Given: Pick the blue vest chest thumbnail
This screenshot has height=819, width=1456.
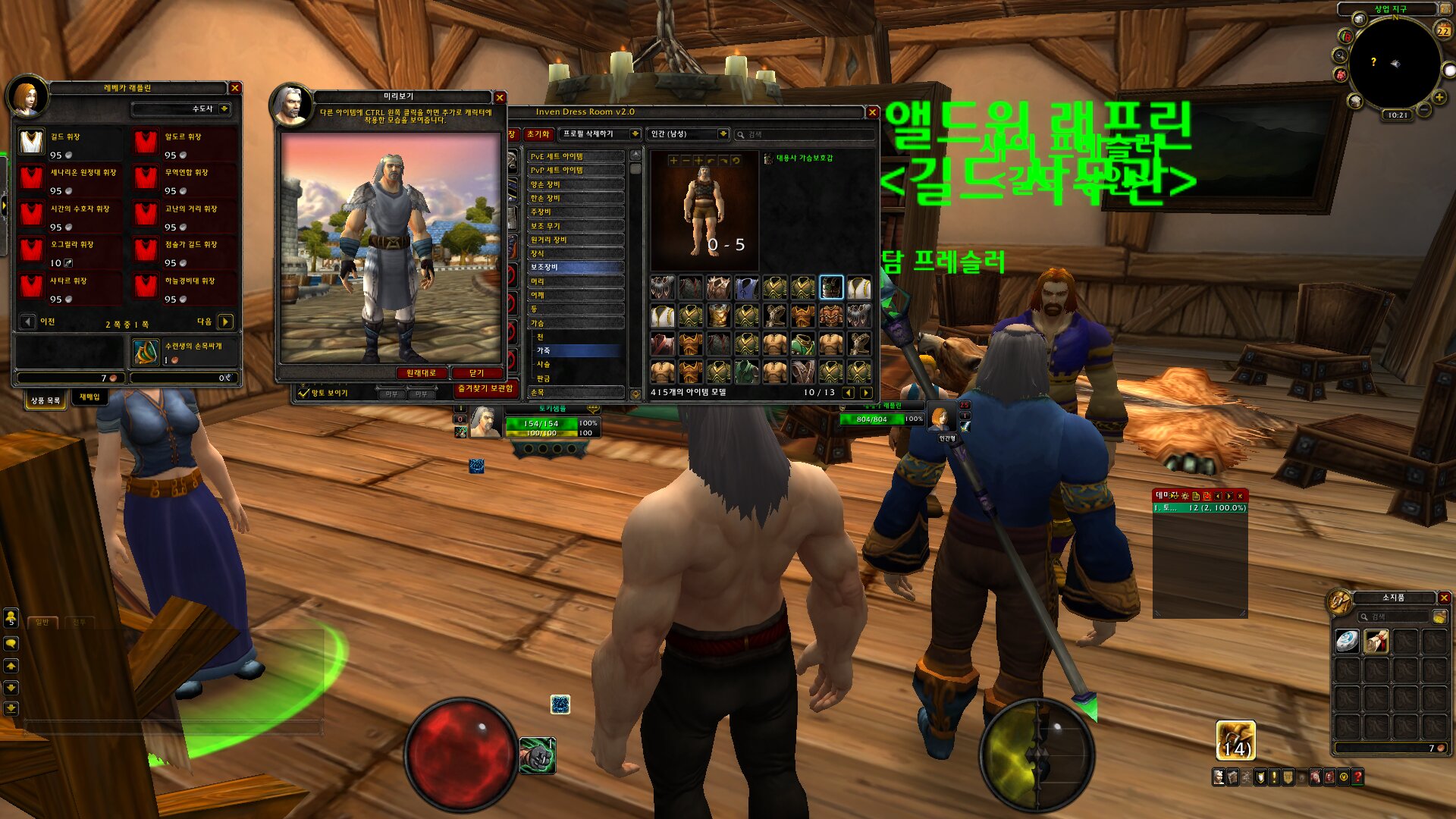Looking at the screenshot, I should click(746, 288).
